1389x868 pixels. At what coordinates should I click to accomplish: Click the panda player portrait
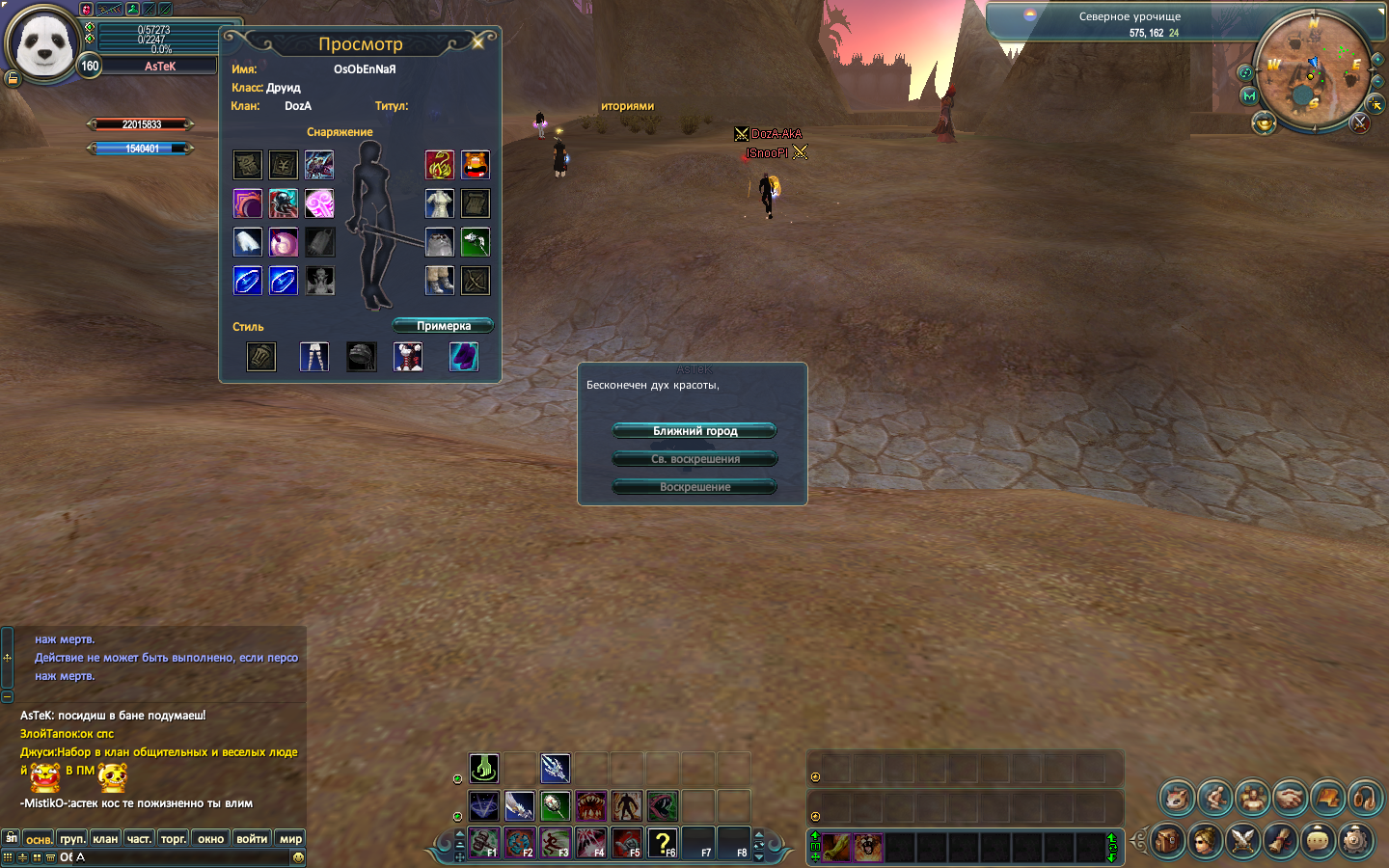(x=42, y=45)
